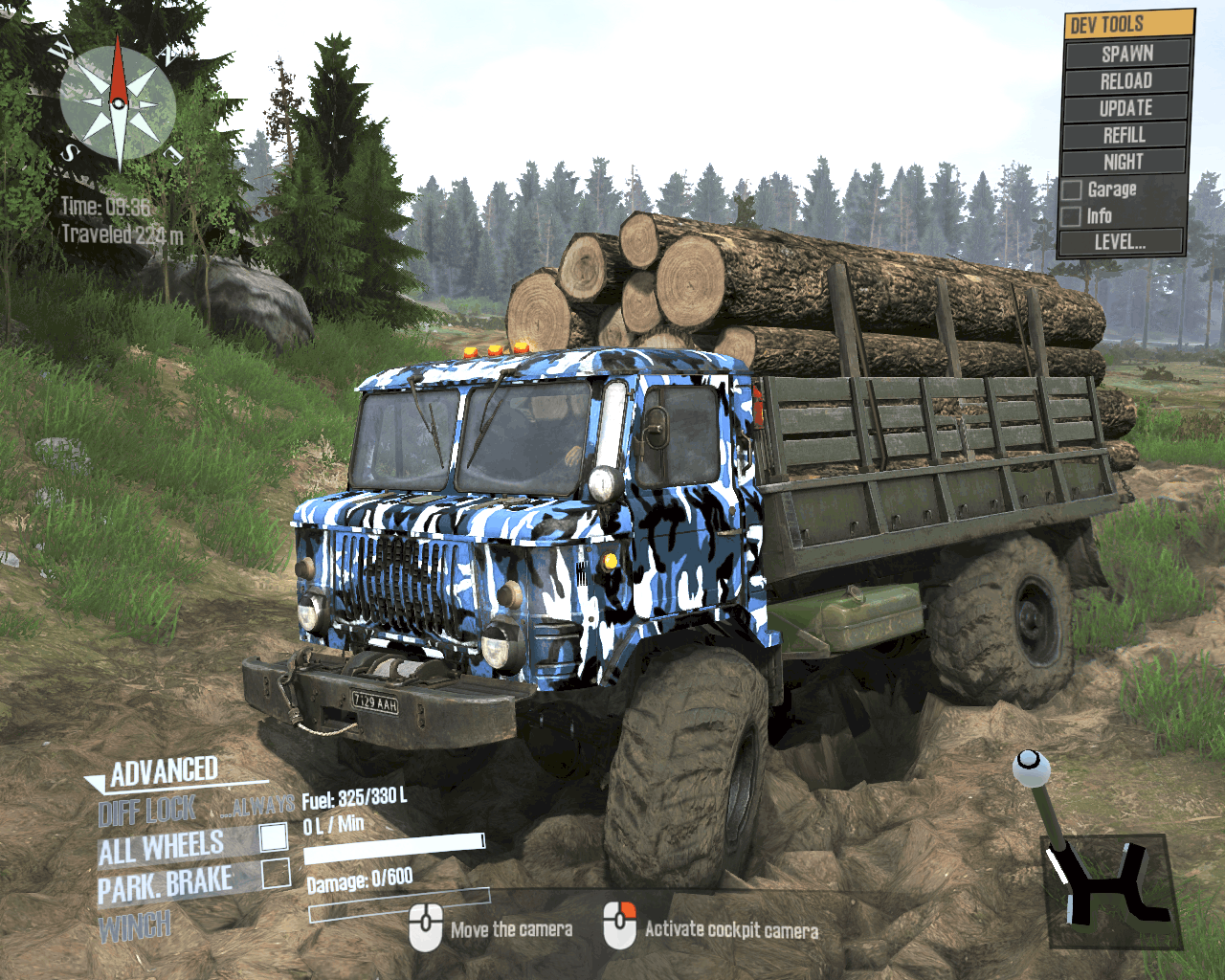Toggle the ALL WHEELS checkbox
The image size is (1225, 980).
click(274, 837)
